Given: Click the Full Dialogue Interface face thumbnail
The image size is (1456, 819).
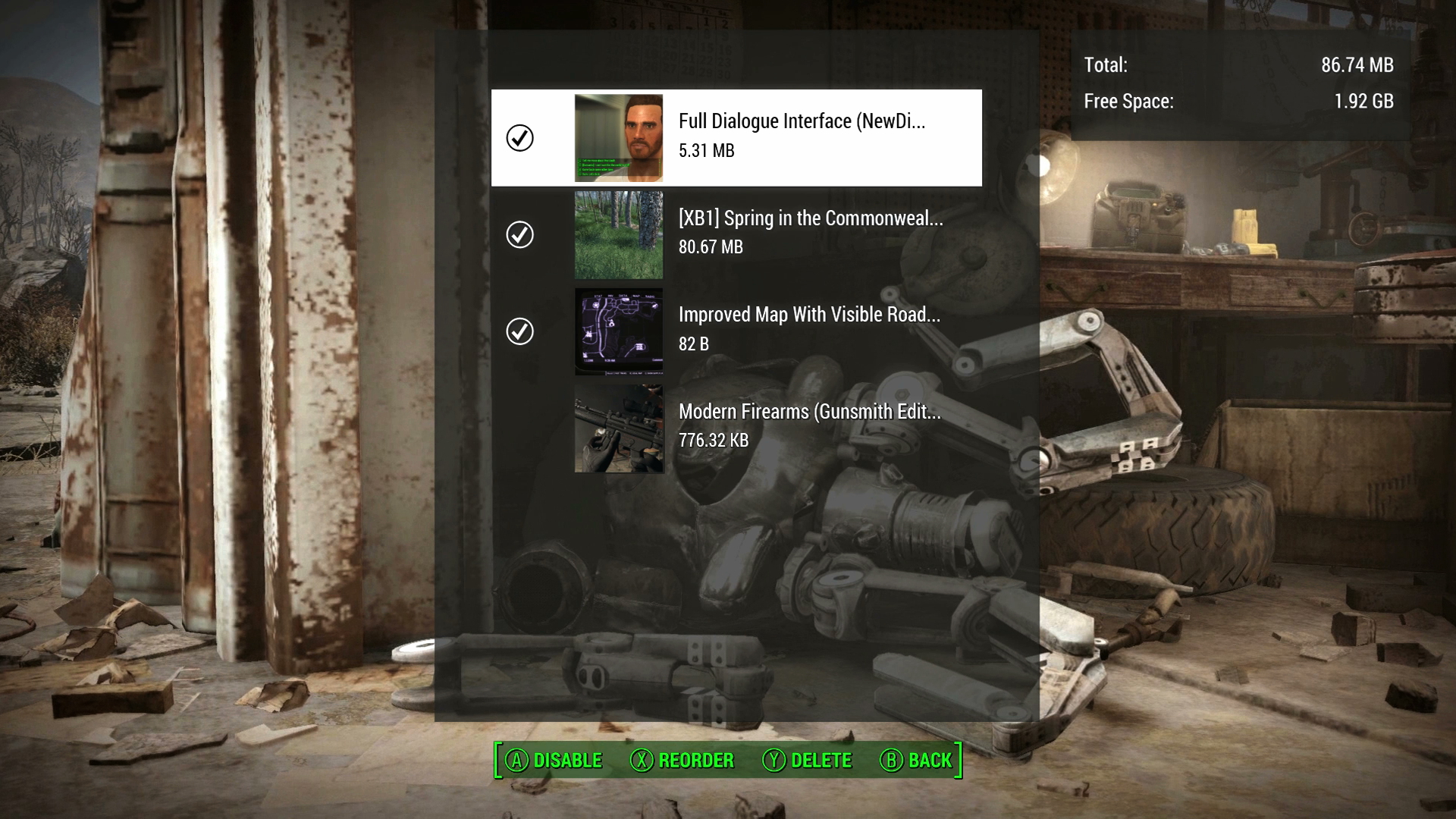Looking at the screenshot, I should coord(618,137).
